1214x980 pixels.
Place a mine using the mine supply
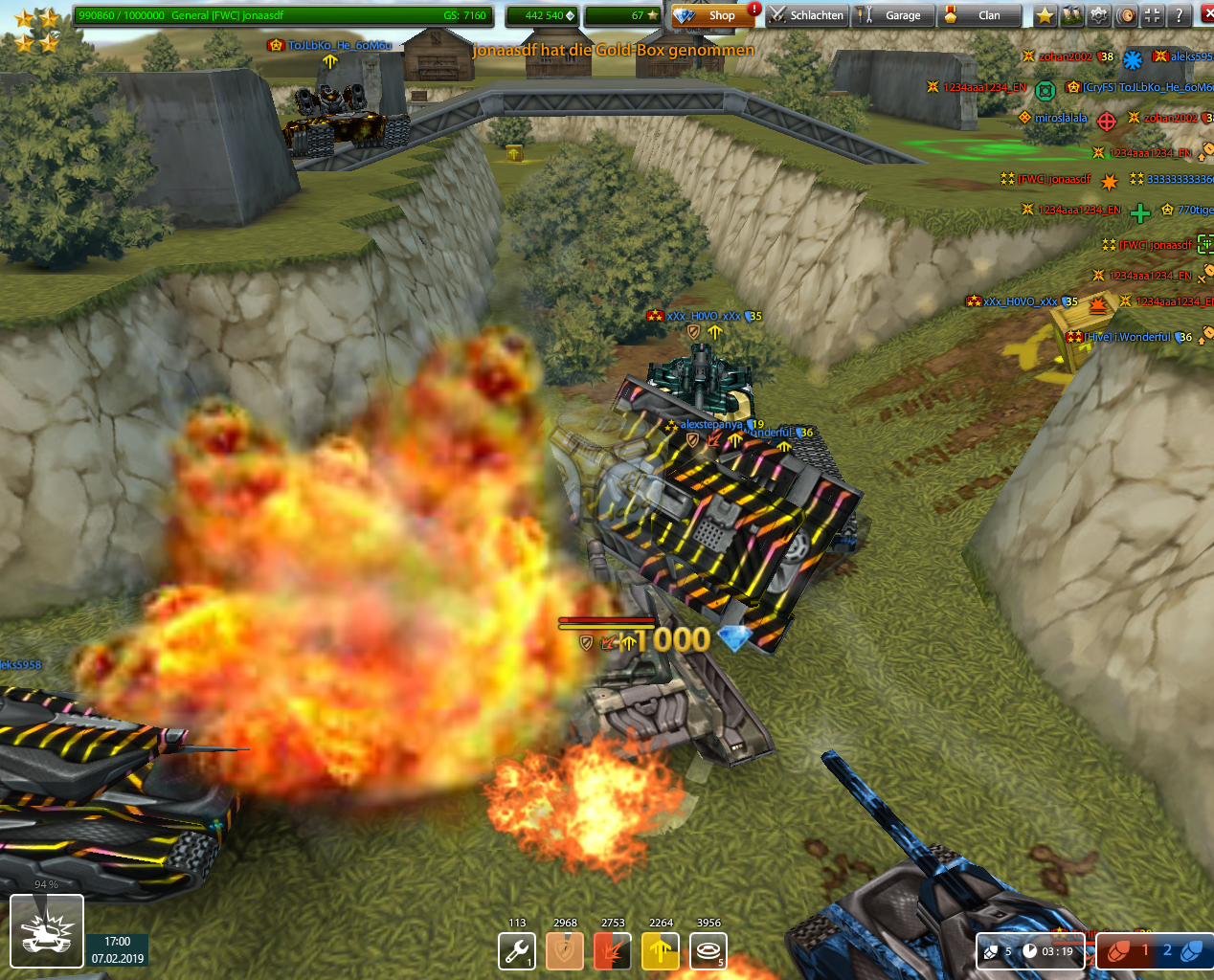click(x=708, y=951)
